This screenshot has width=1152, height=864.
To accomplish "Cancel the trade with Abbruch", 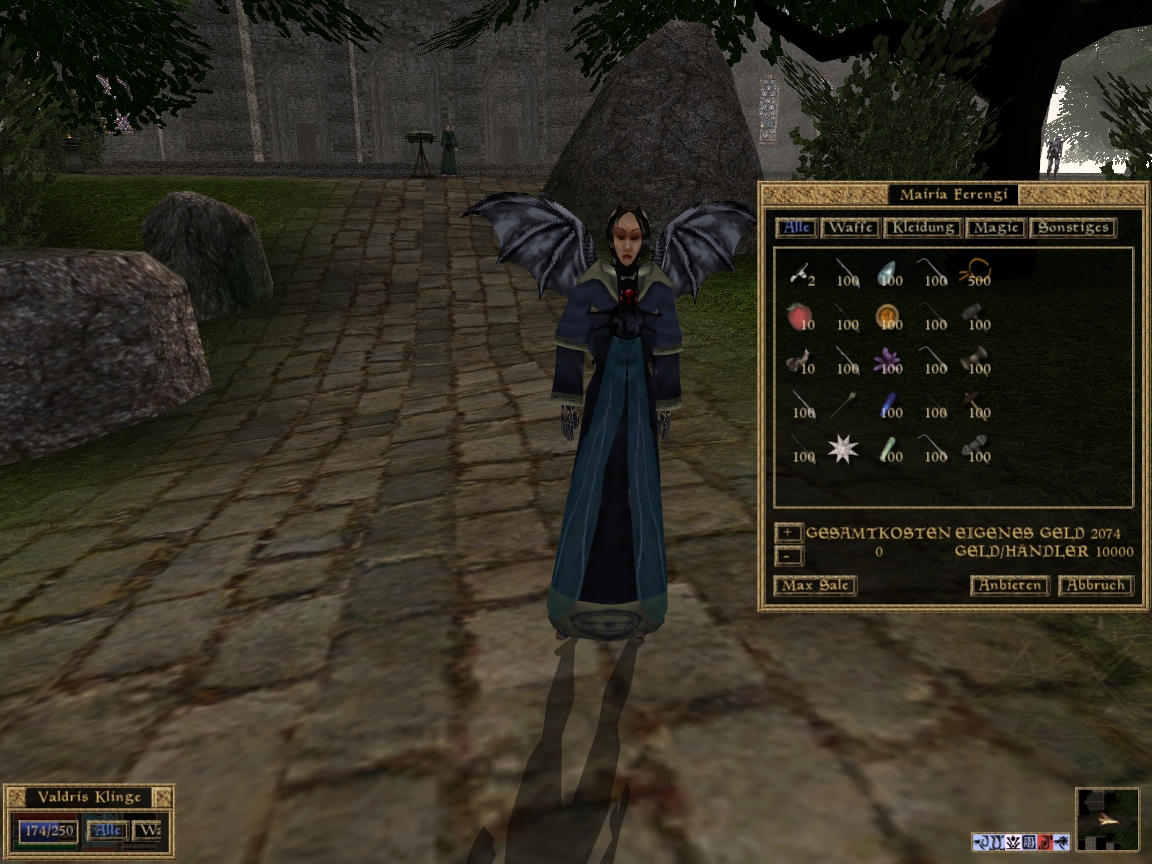I will [1095, 586].
